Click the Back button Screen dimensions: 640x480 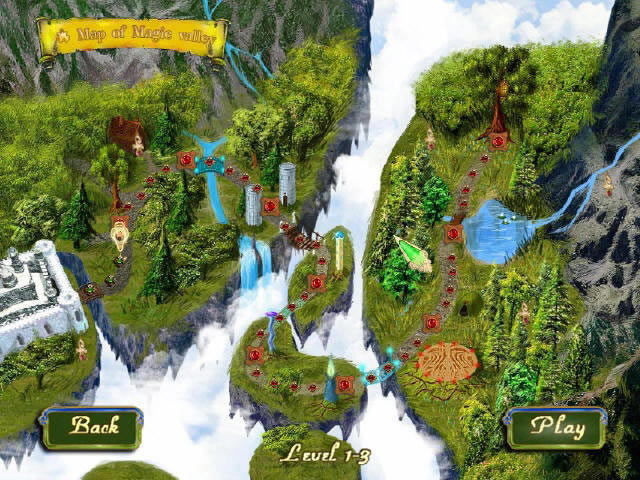pos(94,427)
